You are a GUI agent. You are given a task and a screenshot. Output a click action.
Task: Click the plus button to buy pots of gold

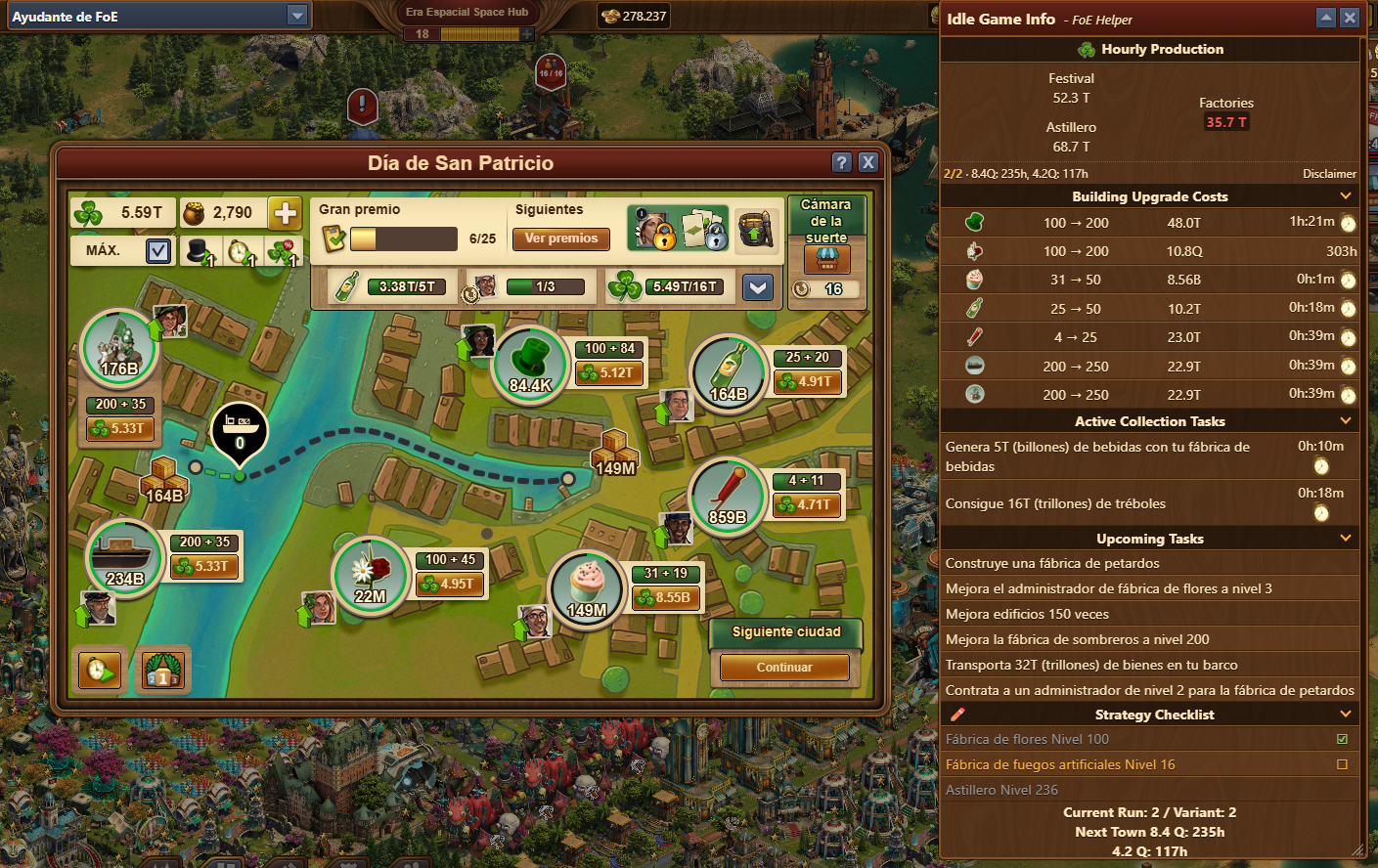tap(285, 212)
